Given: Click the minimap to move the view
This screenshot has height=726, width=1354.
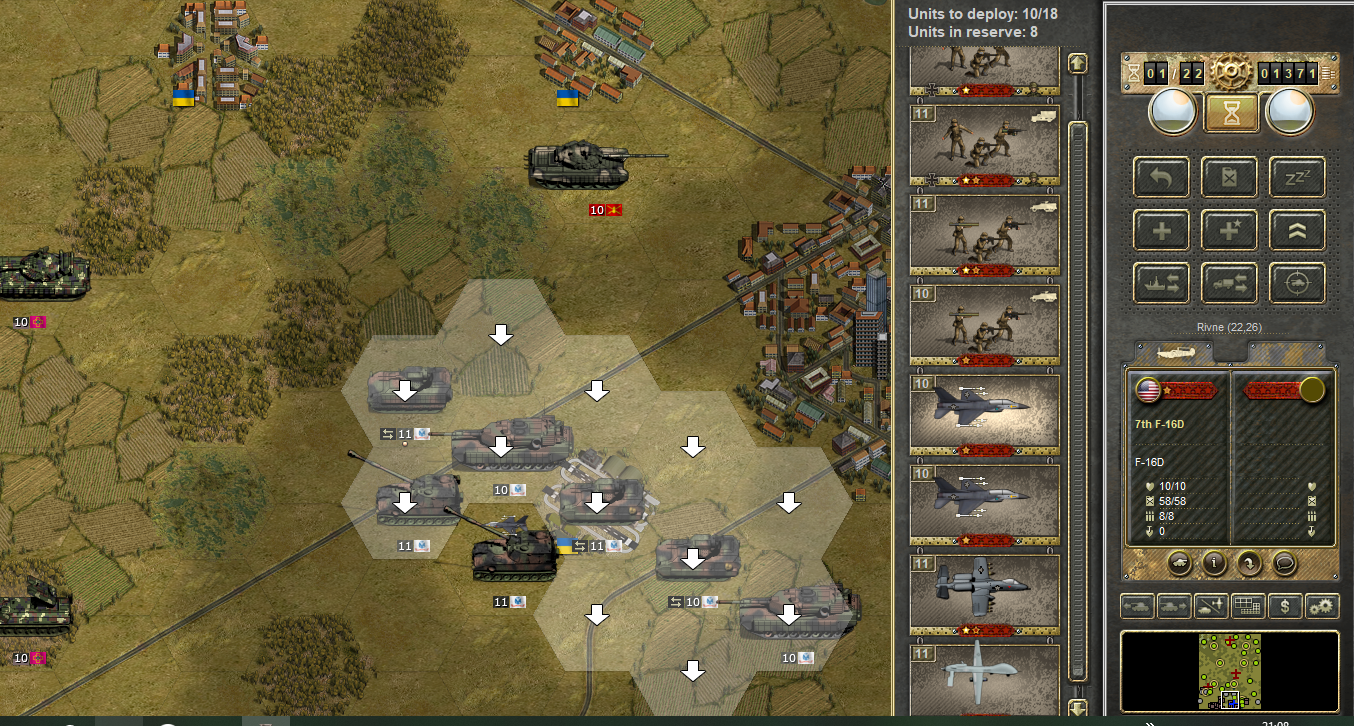Looking at the screenshot, I should coord(1229,670).
